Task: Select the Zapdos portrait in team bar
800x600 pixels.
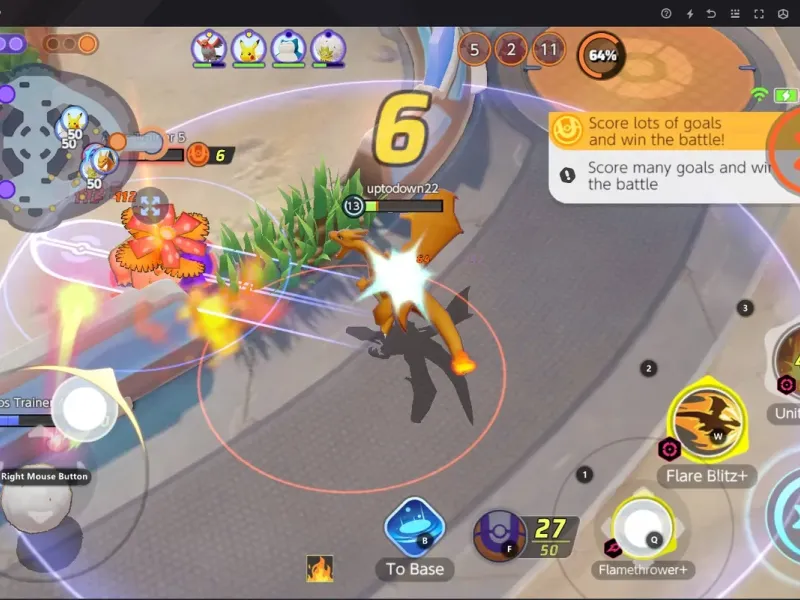Action: 327,47
